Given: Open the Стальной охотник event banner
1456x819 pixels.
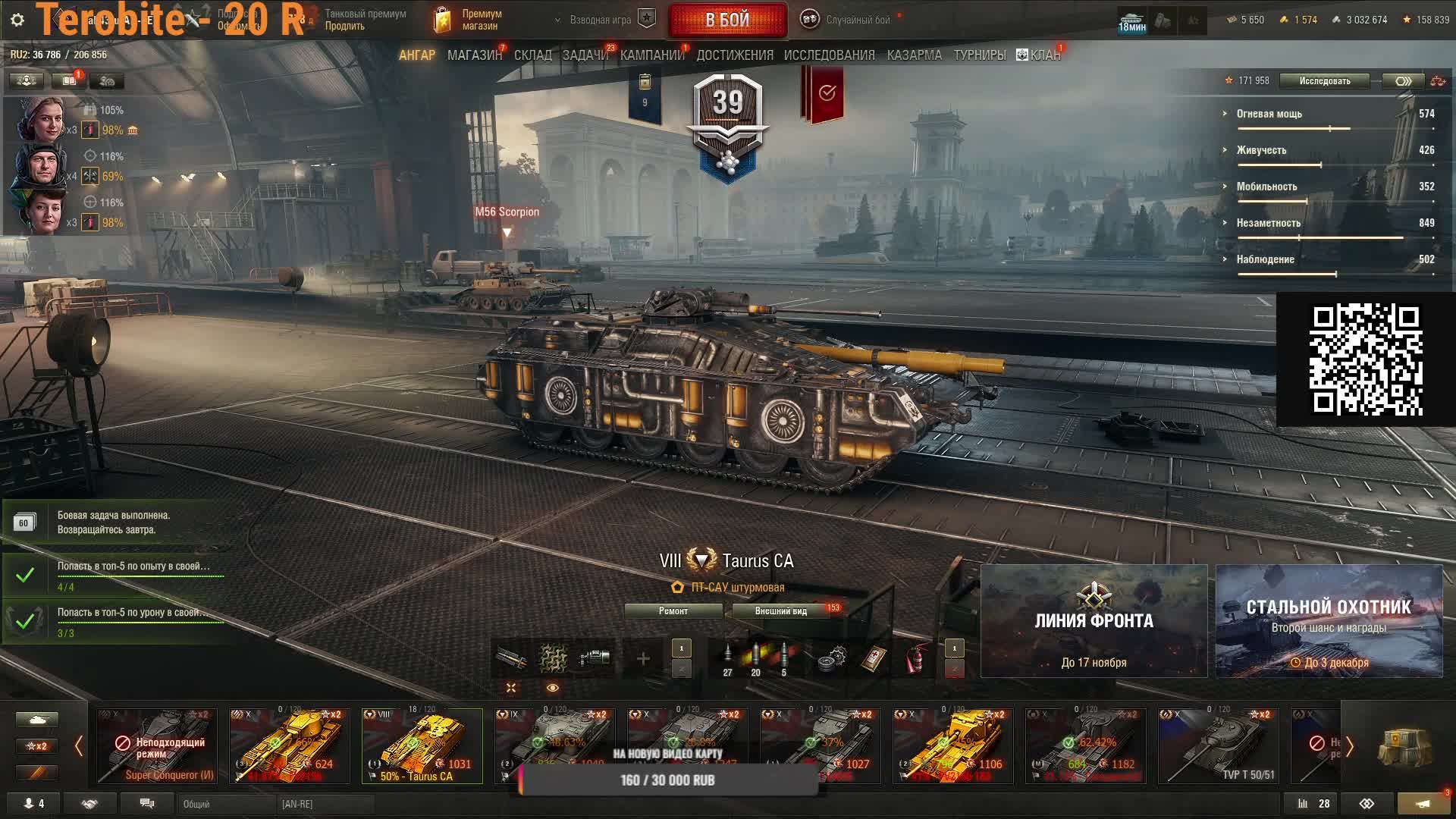Looking at the screenshot, I should point(1329,621).
